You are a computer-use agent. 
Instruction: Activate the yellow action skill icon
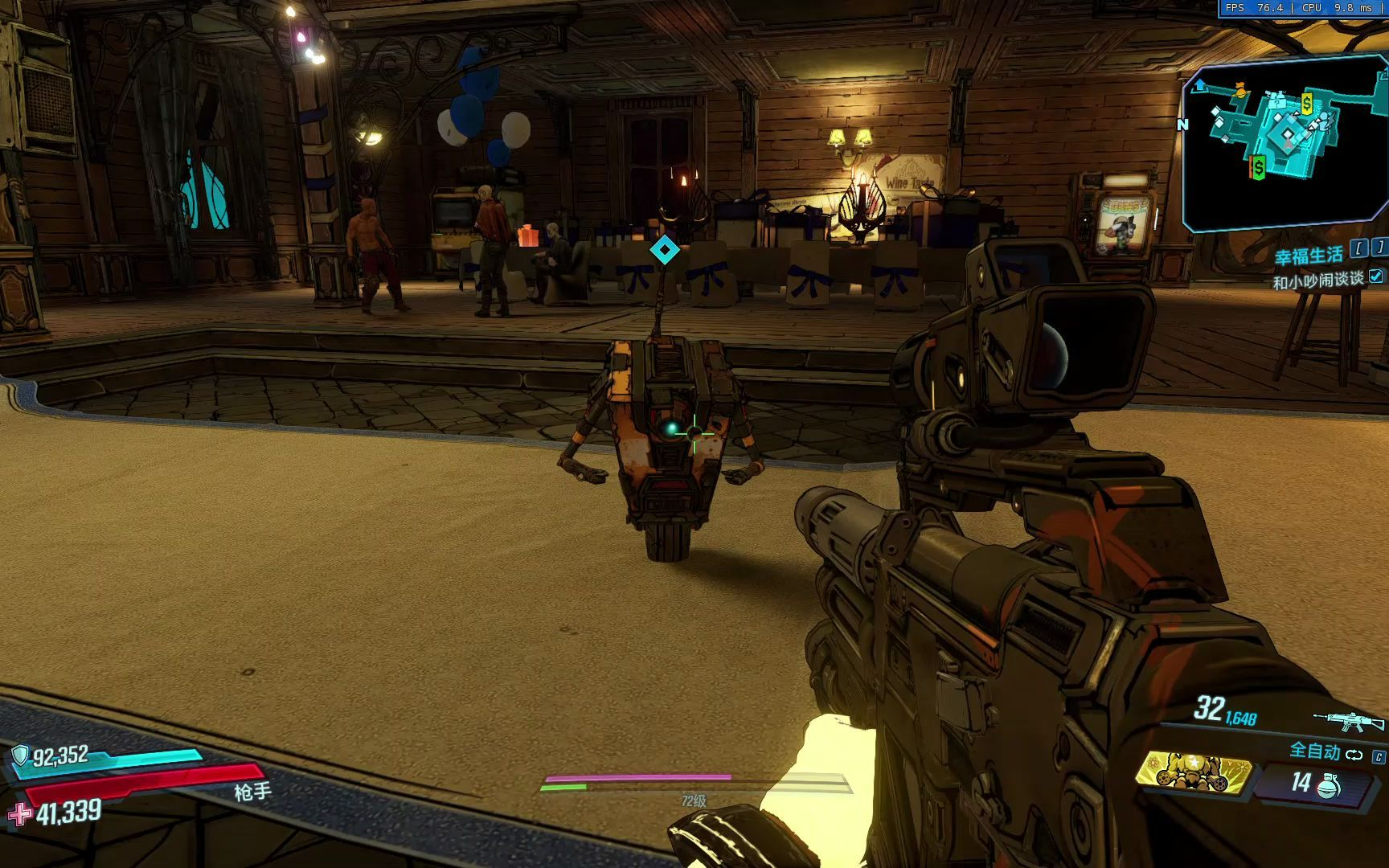[x=1194, y=773]
